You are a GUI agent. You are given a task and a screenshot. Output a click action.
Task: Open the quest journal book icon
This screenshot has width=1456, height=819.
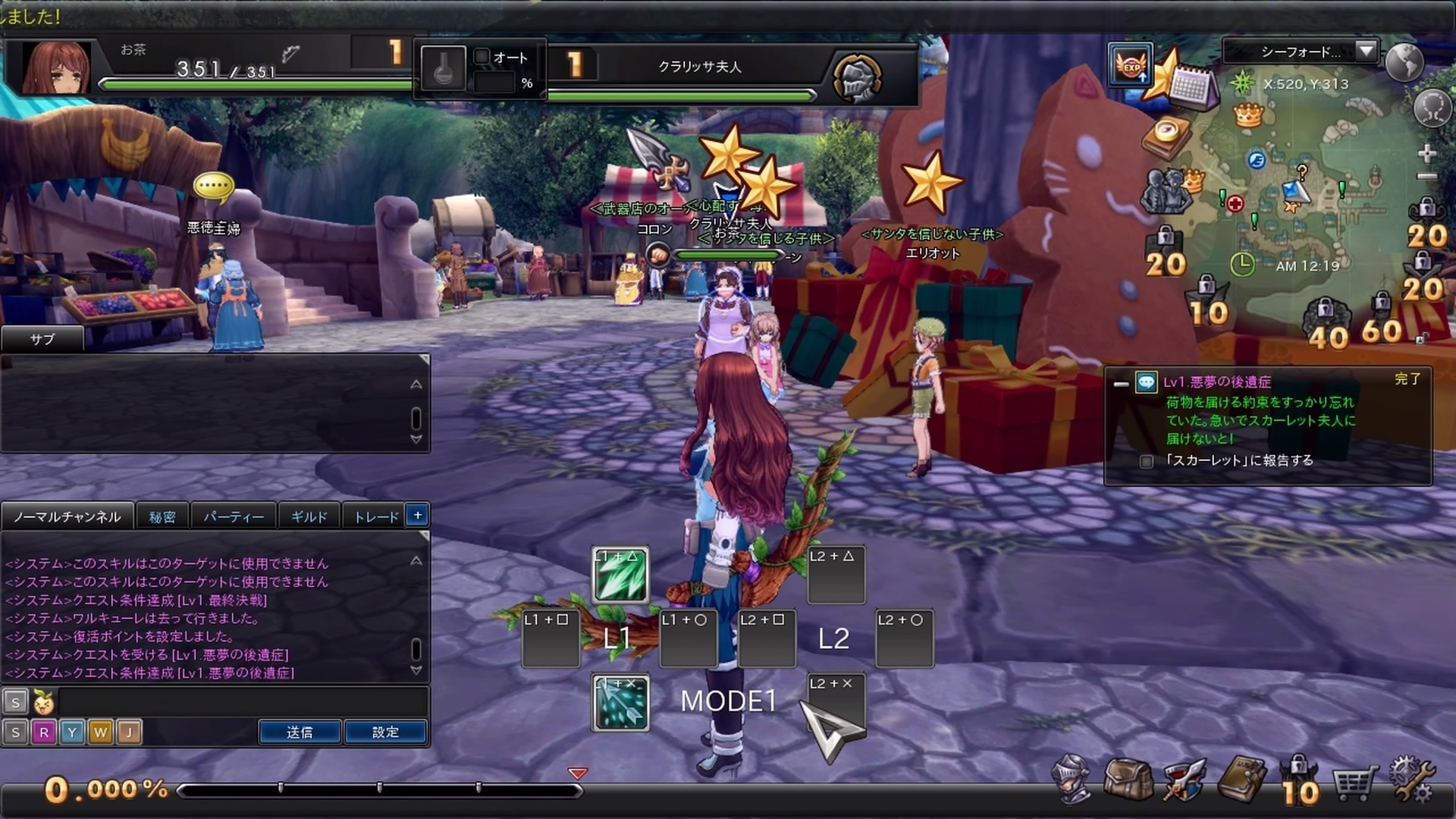1241,779
